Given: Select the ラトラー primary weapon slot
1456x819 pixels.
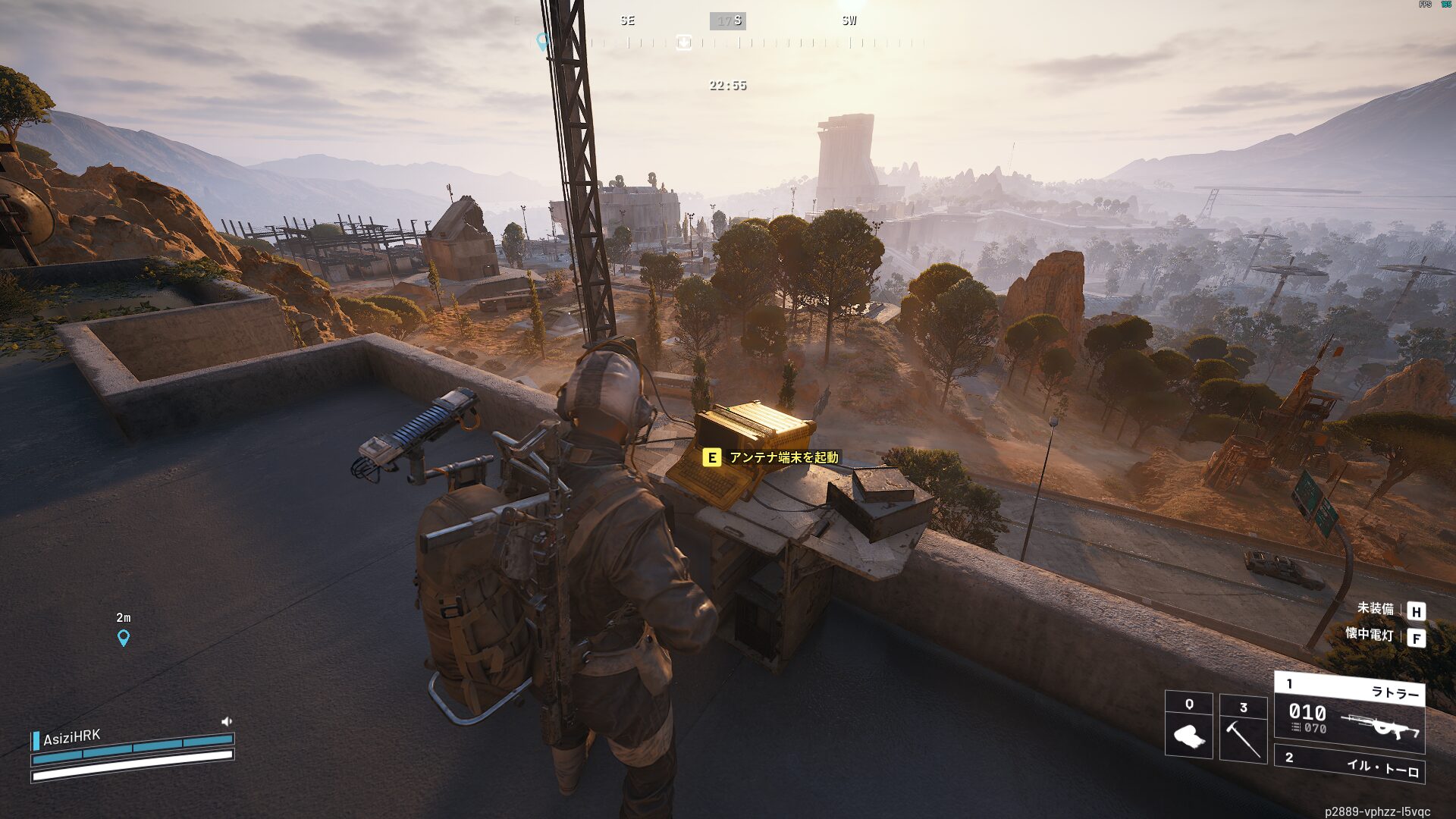Looking at the screenshot, I should point(1349,713).
